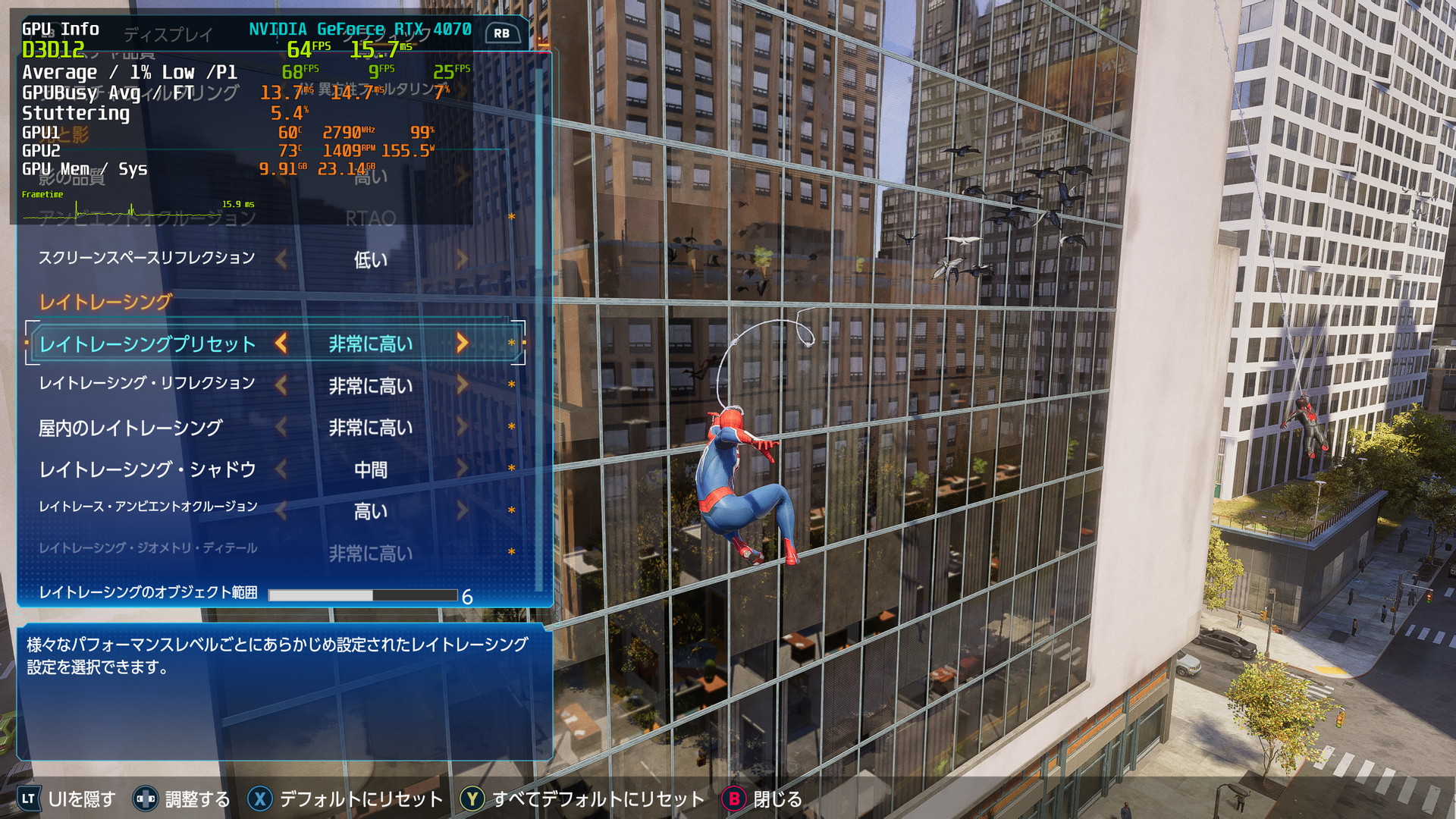Decrease スクリーンスペースリフレクション with left arrow
The height and width of the screenshot is (819, 1456).
pyautogui.click(x=281, y=259)
